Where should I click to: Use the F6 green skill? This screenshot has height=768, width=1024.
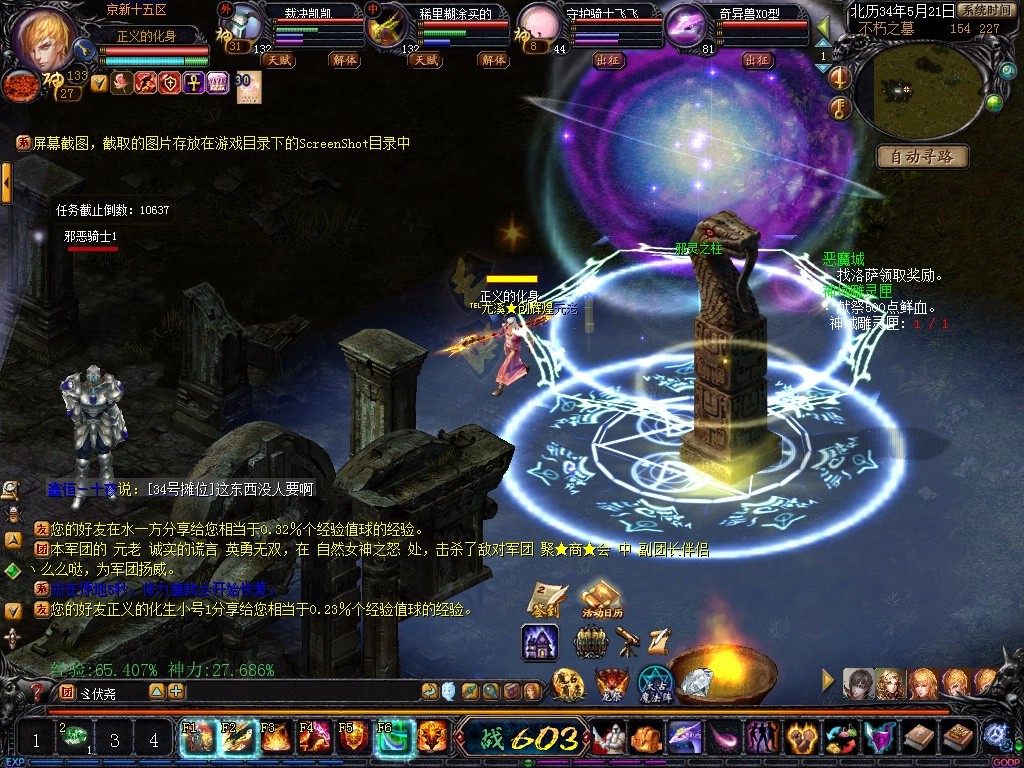(394, 738)
